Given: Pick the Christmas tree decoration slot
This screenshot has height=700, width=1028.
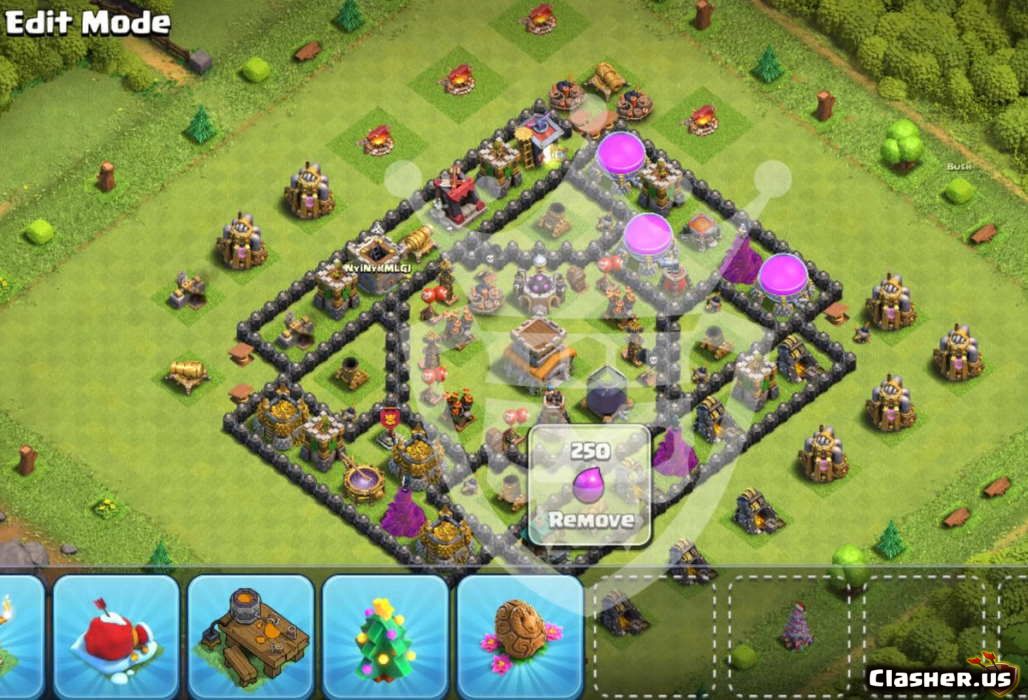Looking at the screenshot, I should click(x=385, y=634).
